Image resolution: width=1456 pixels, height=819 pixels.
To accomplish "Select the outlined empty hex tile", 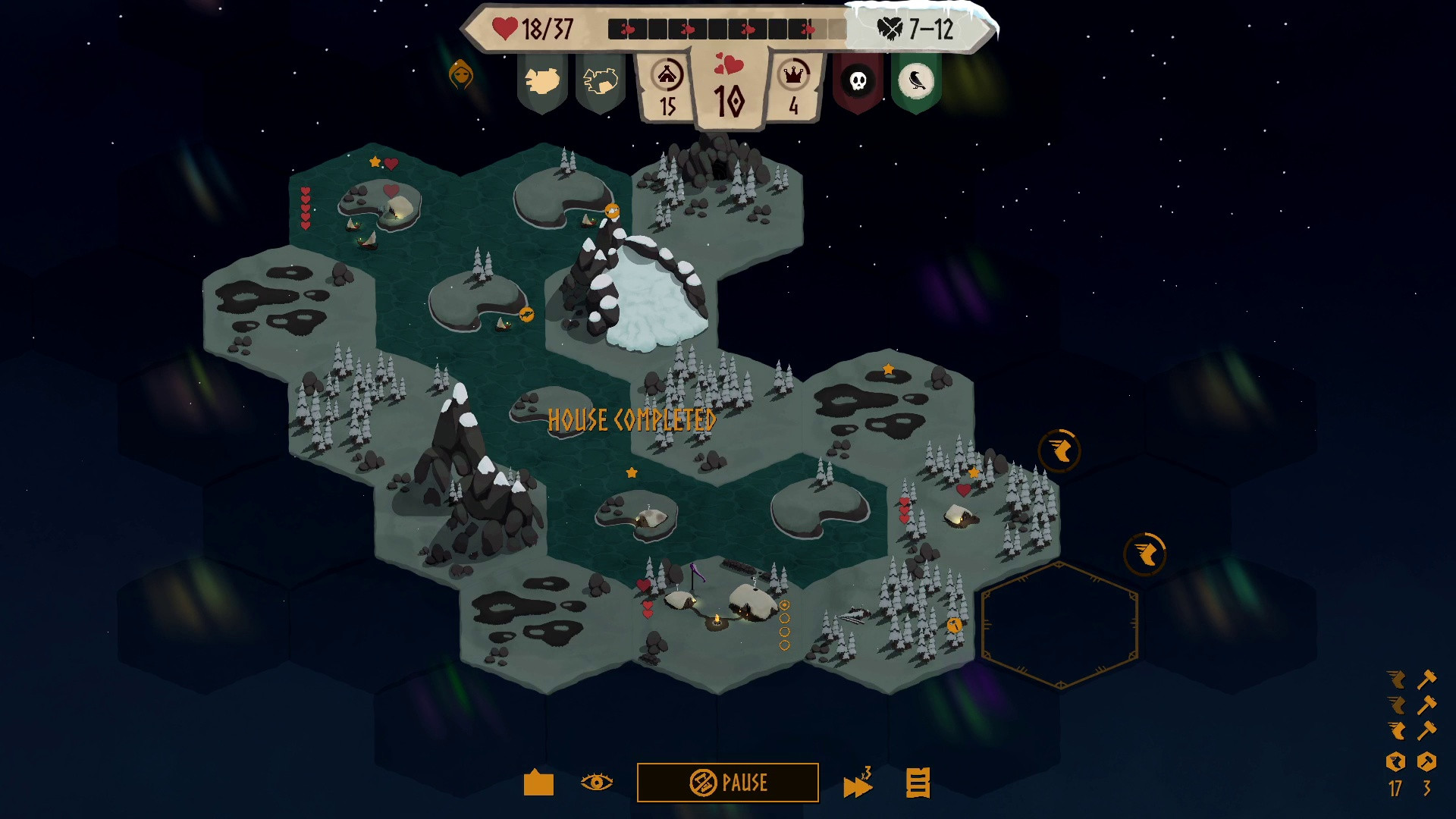I will coord(1059,626).
